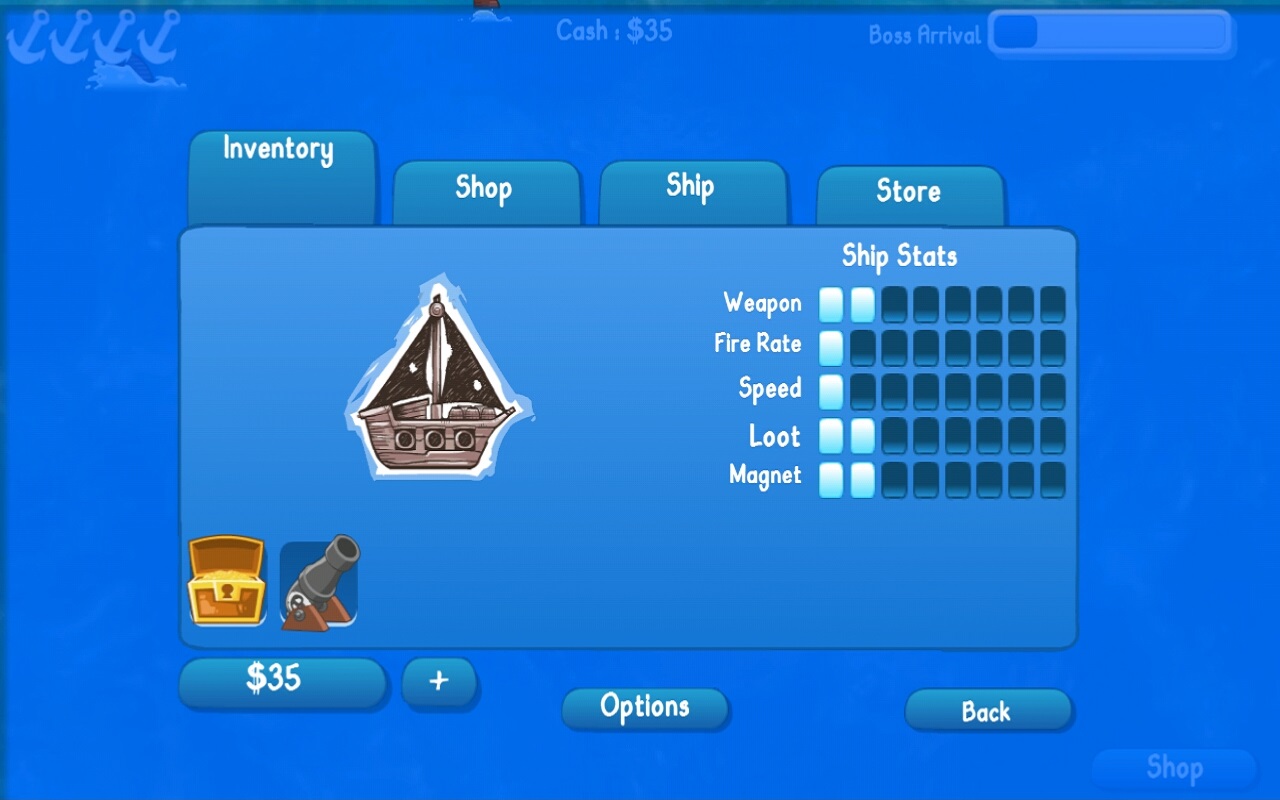Toggle the first Weapon stat block
Image resolution: width=1280 pixels, height=800 pixels.
[x=830, y=303]
